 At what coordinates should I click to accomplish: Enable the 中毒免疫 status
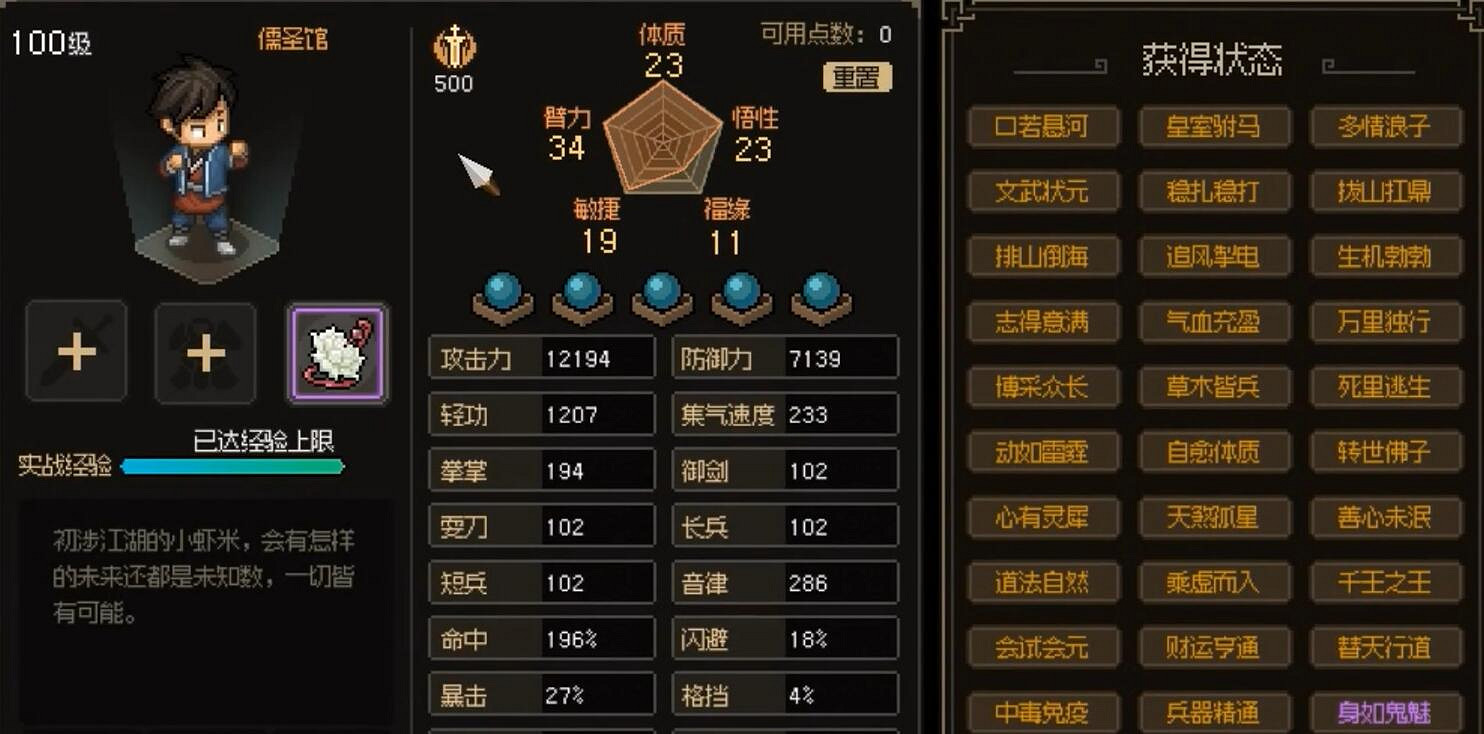click(x=1044, y=712)
